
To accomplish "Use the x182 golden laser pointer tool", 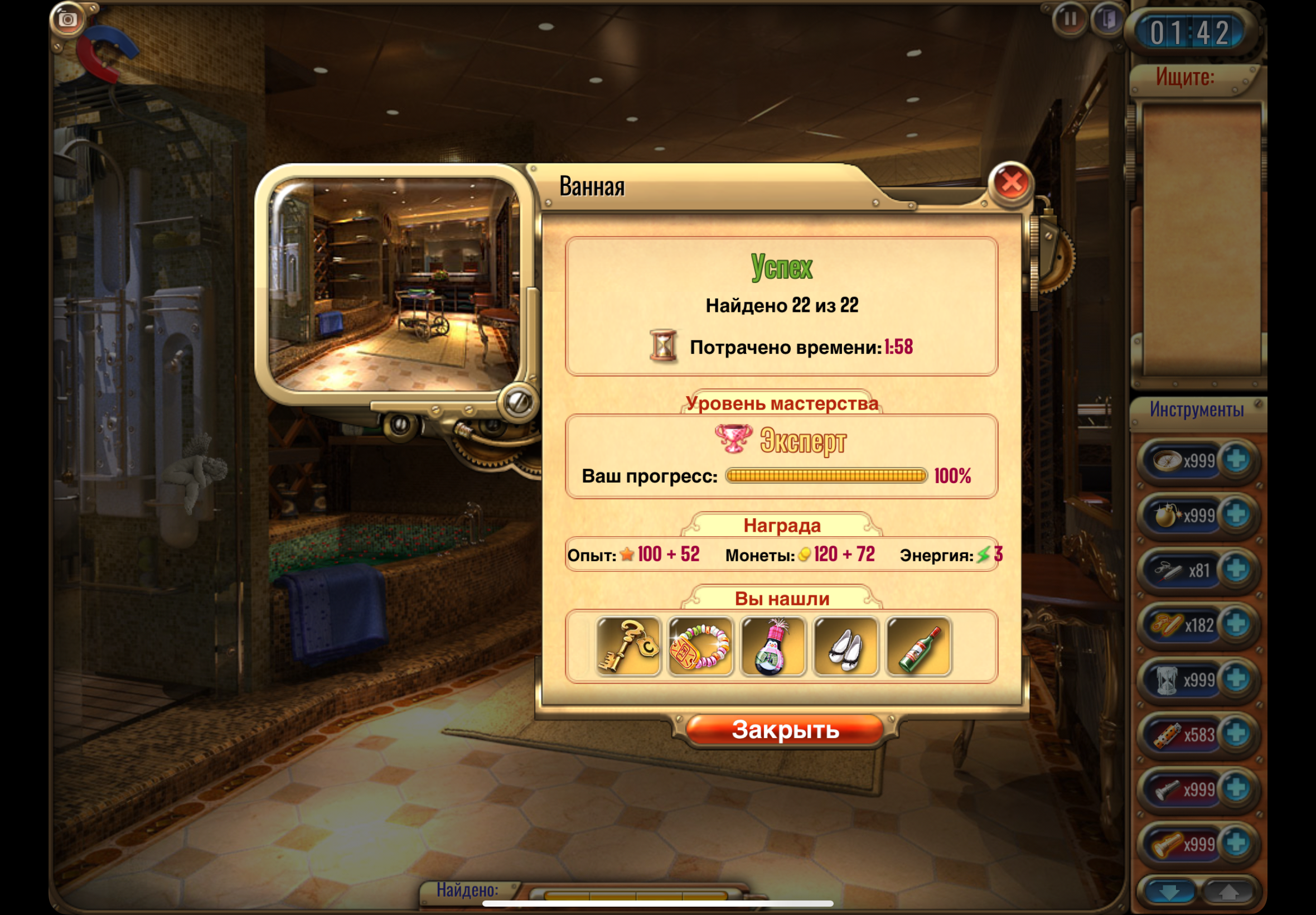I will pos(1168,624).
